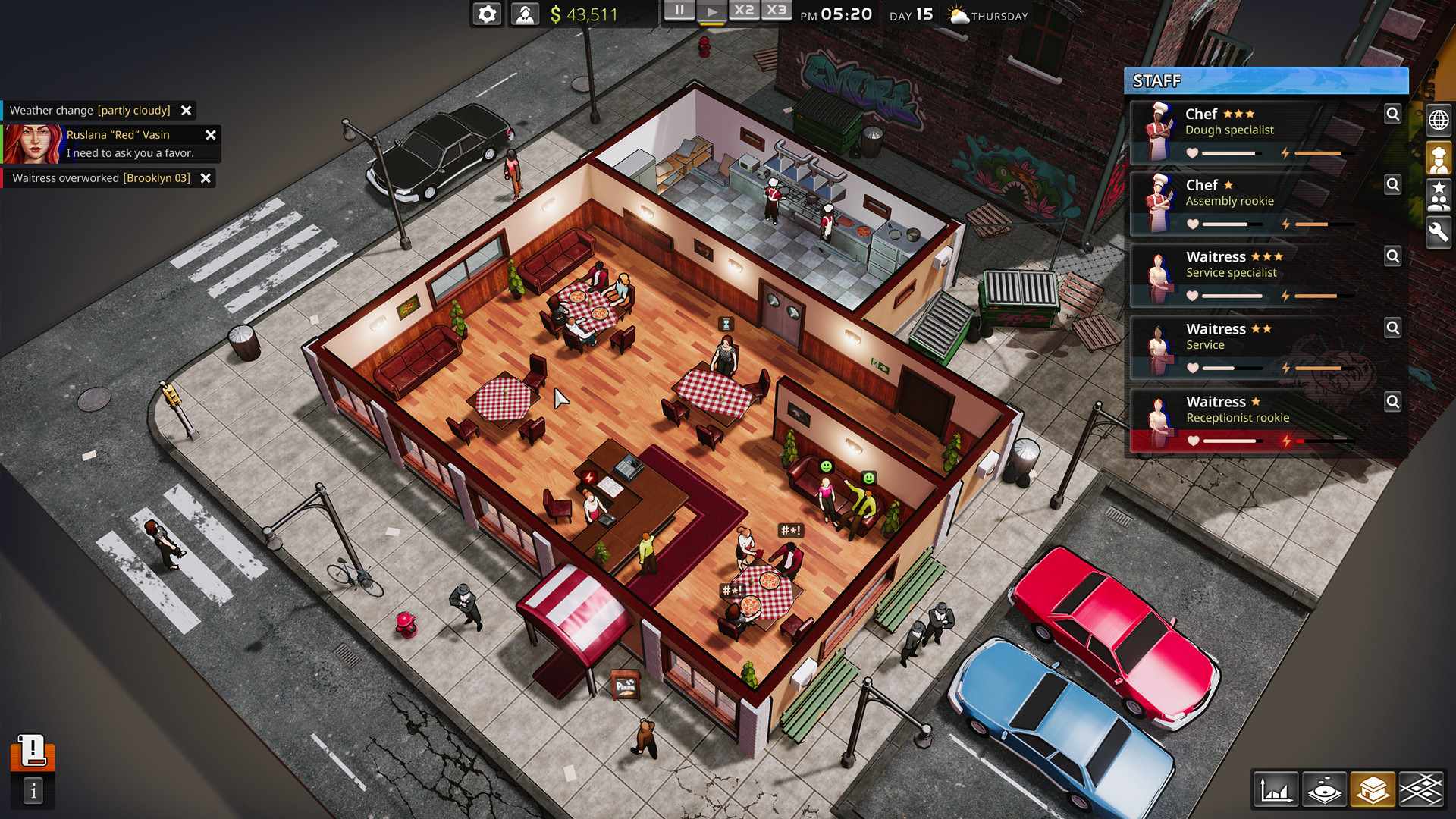Pause the game
This screenshot has width=1456, height=819.
click(x=680, y=11)
